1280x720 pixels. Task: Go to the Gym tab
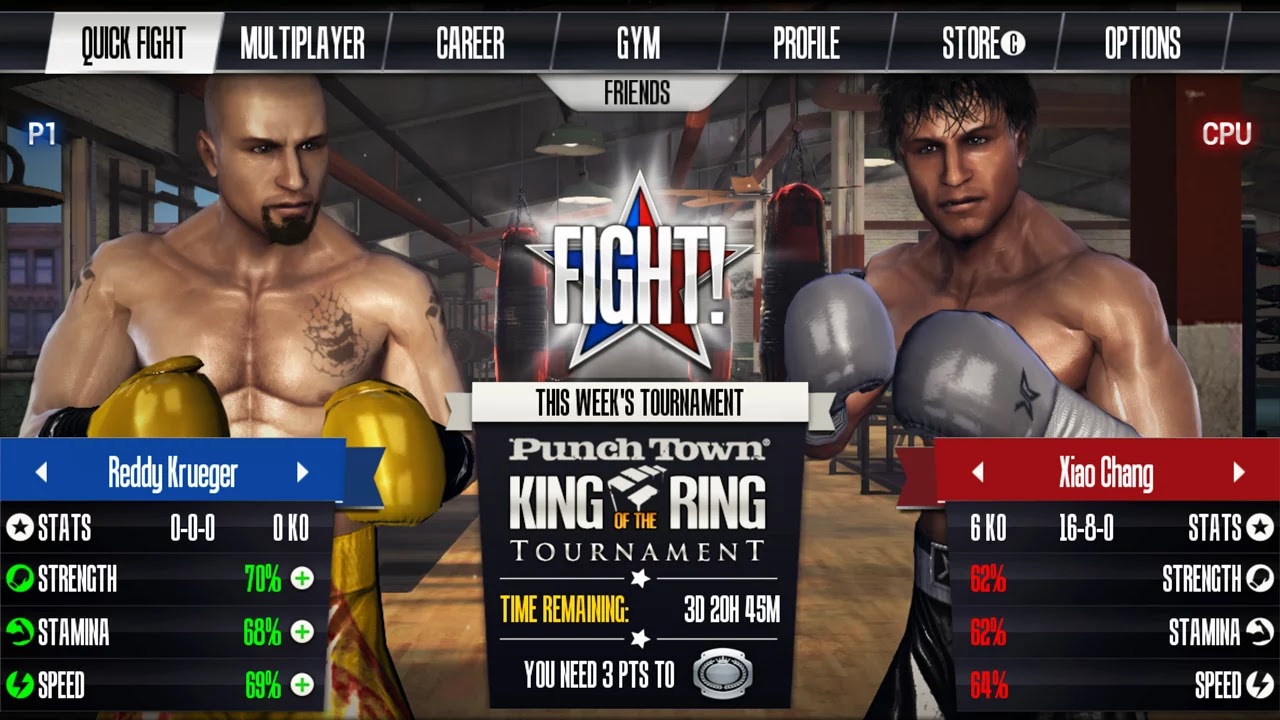[x=638, y=43]
